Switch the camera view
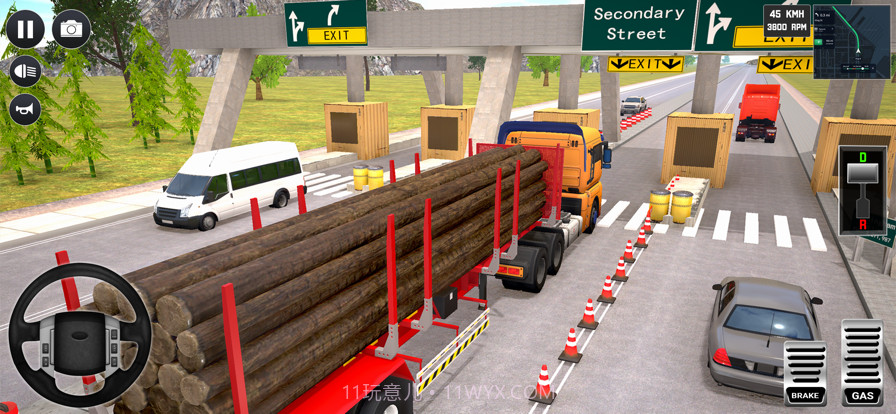896x414 pixels. tap(71, 29)
